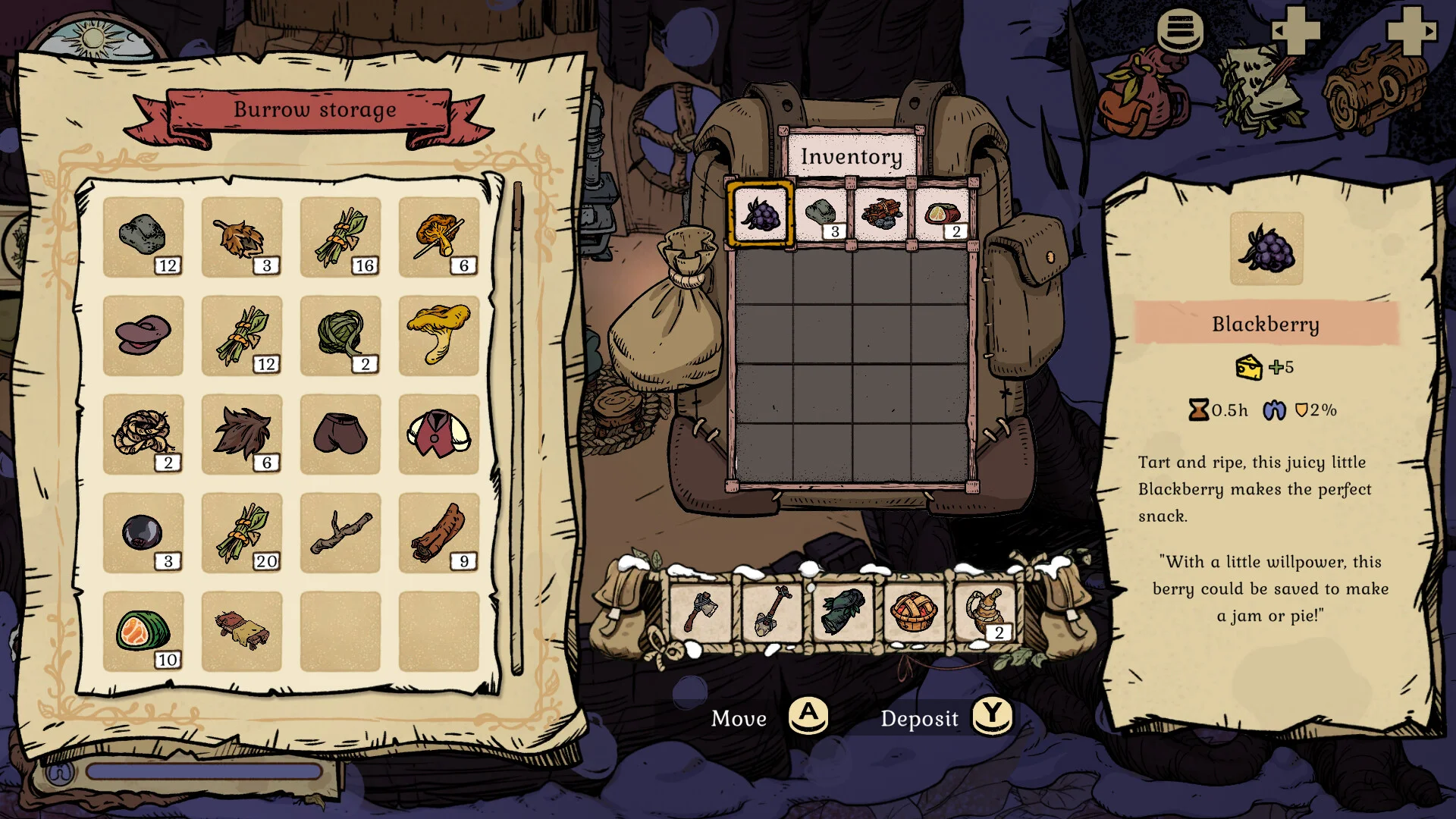
Task: Open the notes and pencil journal tab
Action: [1259, 89]
